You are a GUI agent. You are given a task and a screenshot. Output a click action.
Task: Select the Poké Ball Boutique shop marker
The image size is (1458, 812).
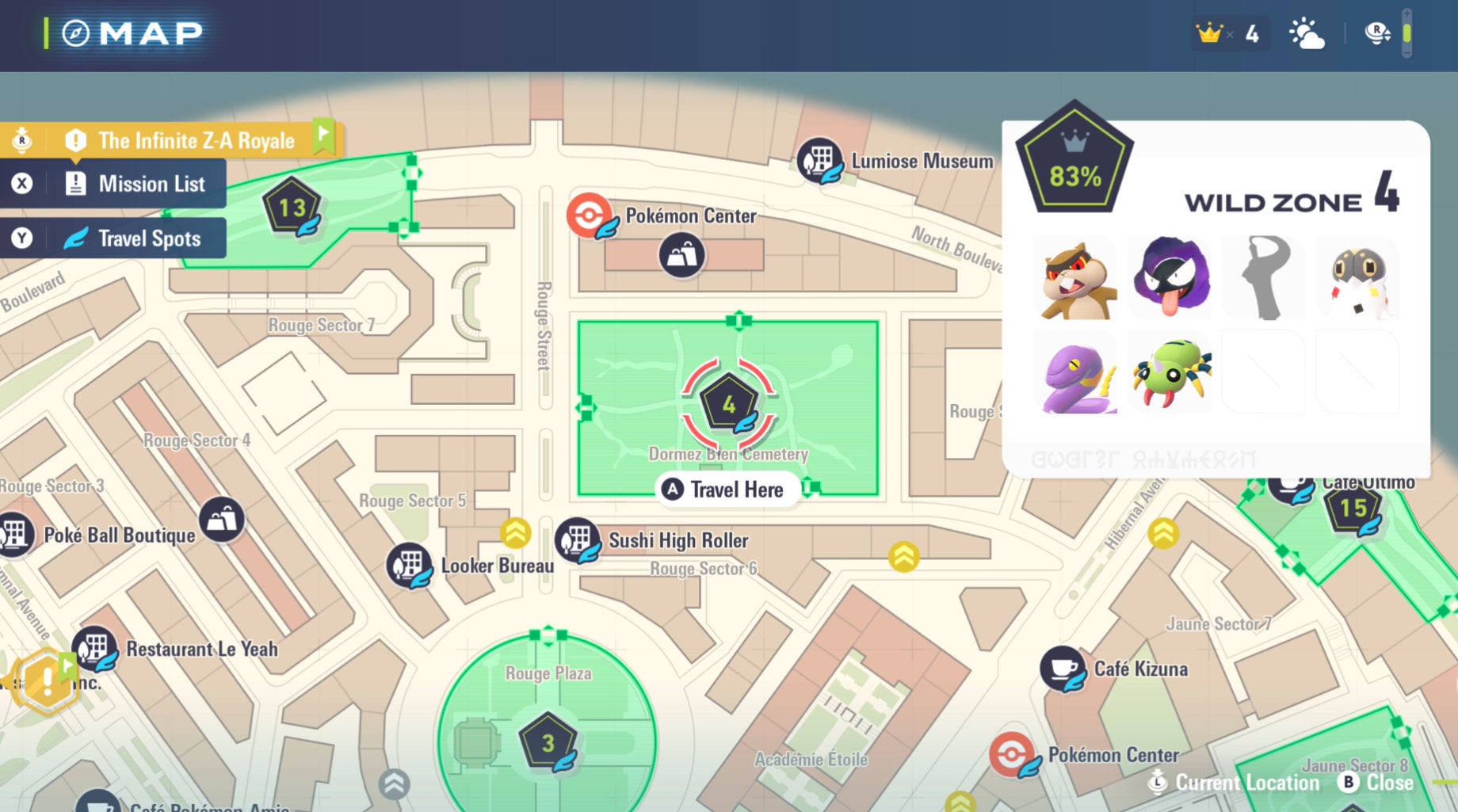click(222, 520)
